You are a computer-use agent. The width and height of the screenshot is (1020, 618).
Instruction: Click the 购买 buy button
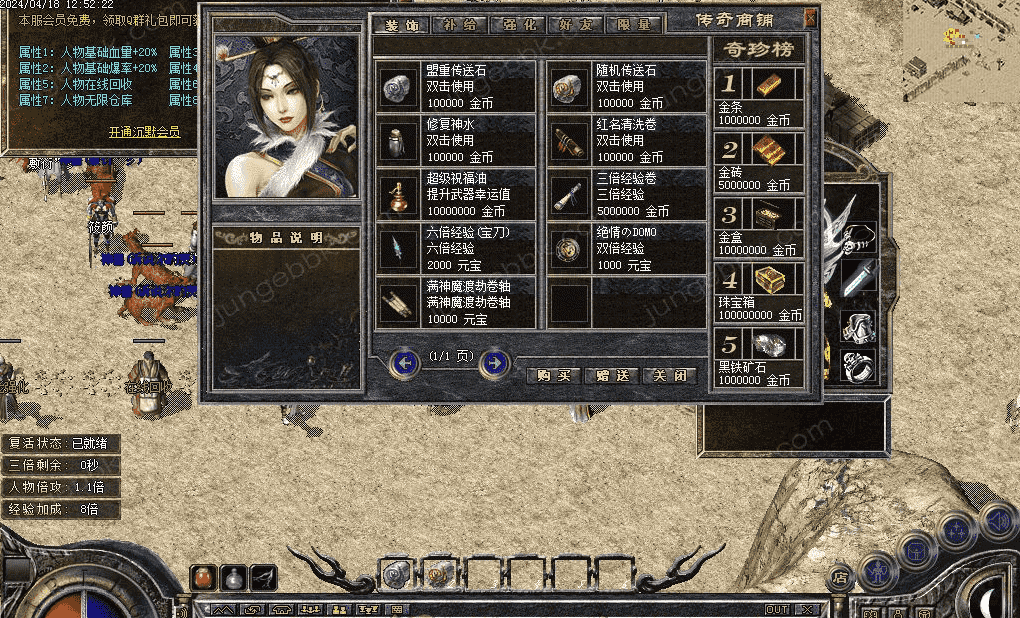(x=553, y=375)
